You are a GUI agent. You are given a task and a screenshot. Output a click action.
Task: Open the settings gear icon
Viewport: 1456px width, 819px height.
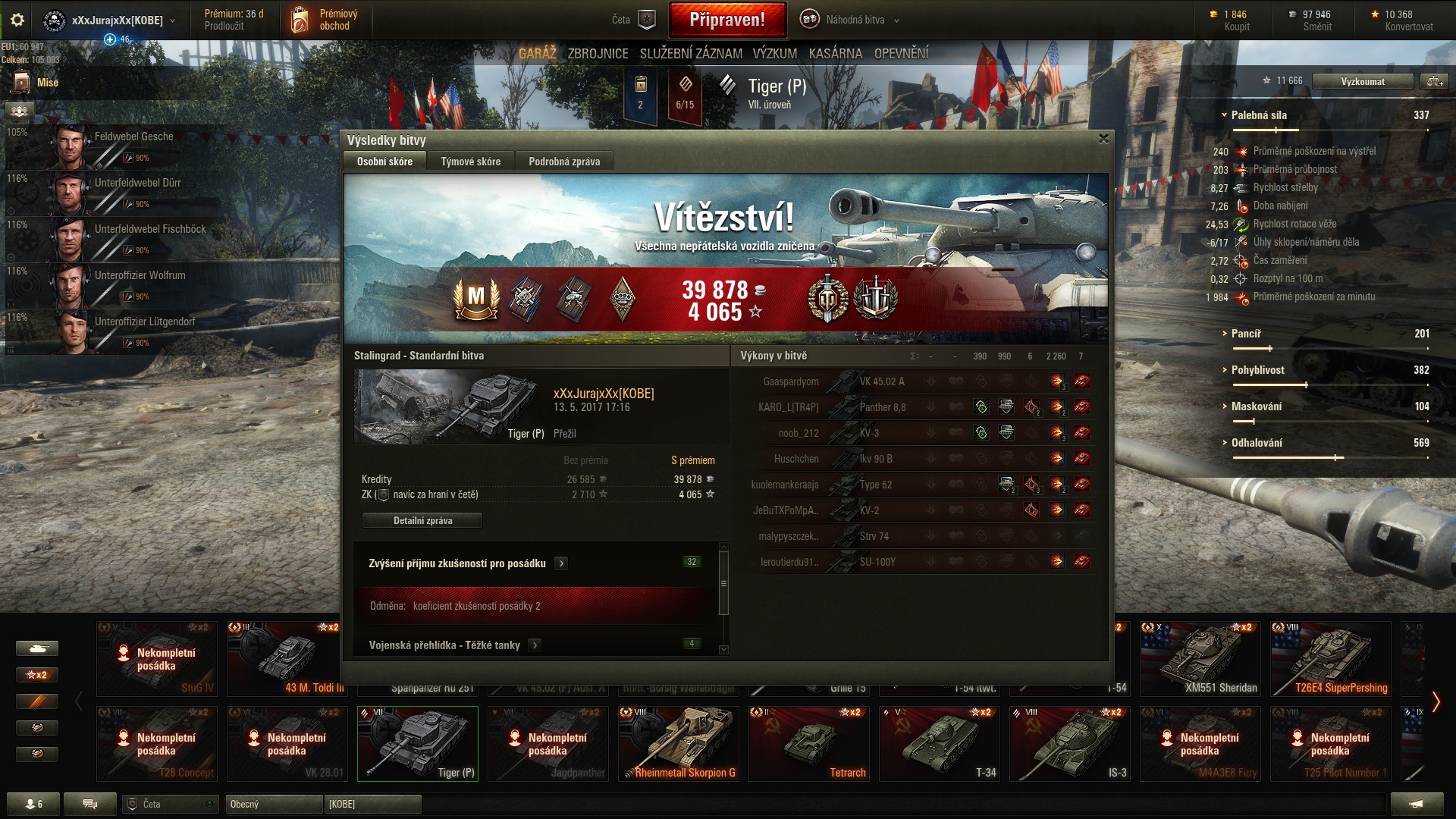[17, 20]
